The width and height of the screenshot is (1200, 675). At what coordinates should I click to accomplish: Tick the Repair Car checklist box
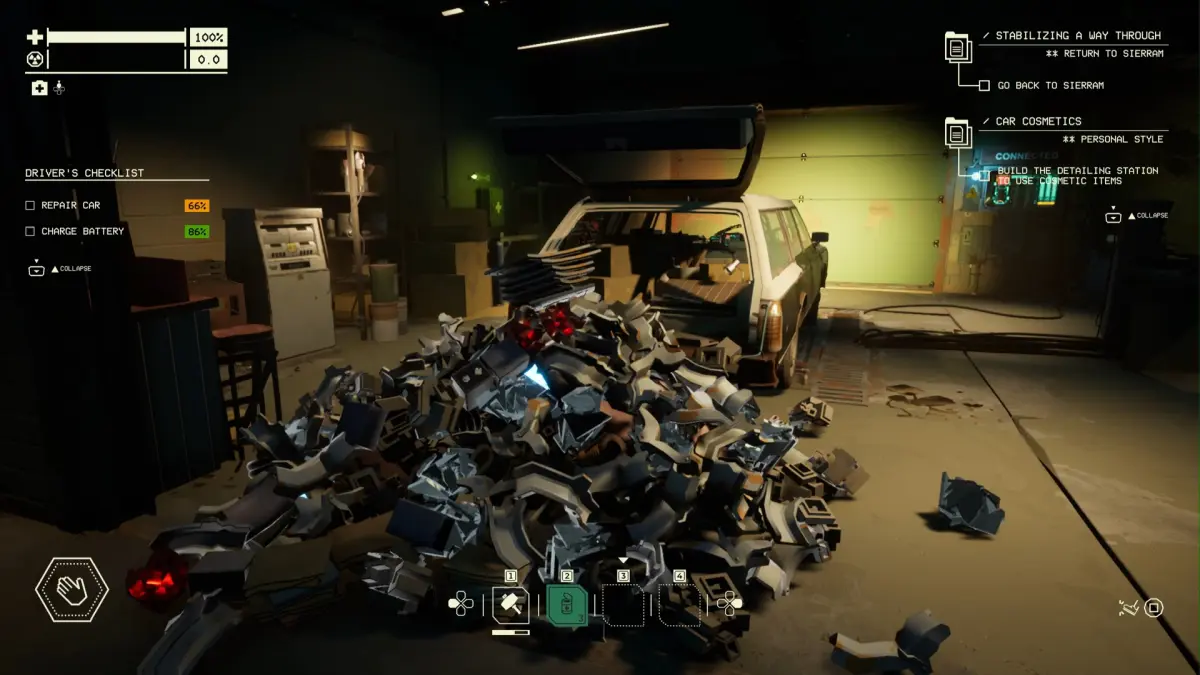click(x=30, y=205)
